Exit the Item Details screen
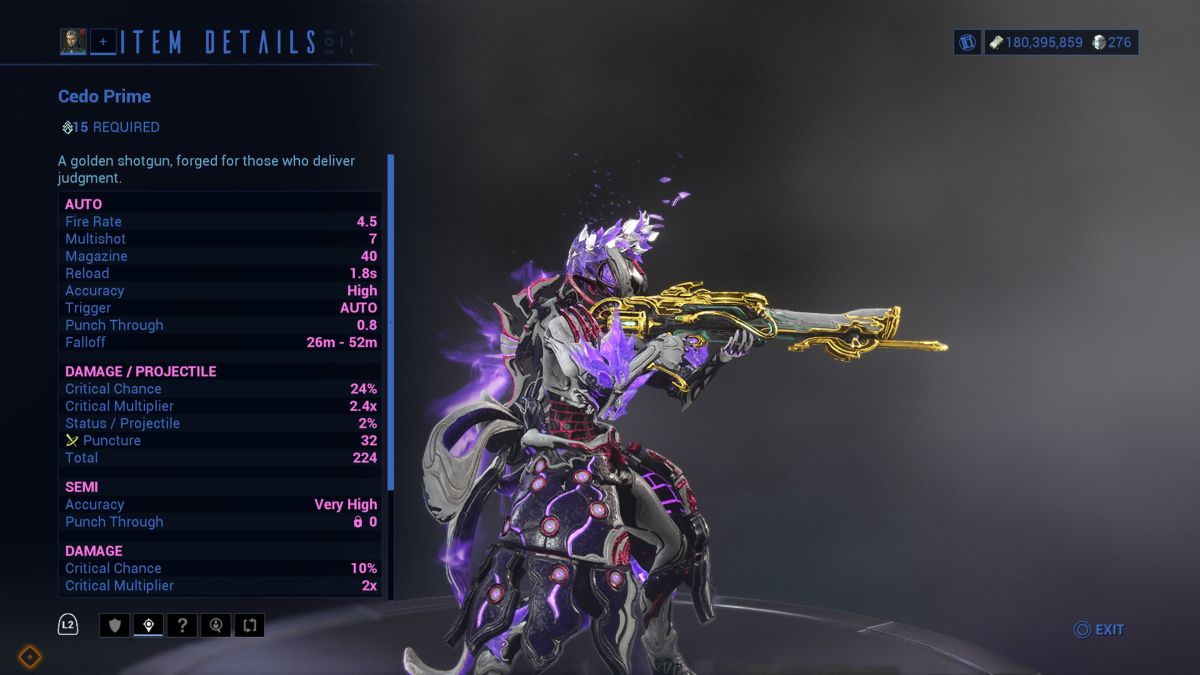 click(1099, 629)
